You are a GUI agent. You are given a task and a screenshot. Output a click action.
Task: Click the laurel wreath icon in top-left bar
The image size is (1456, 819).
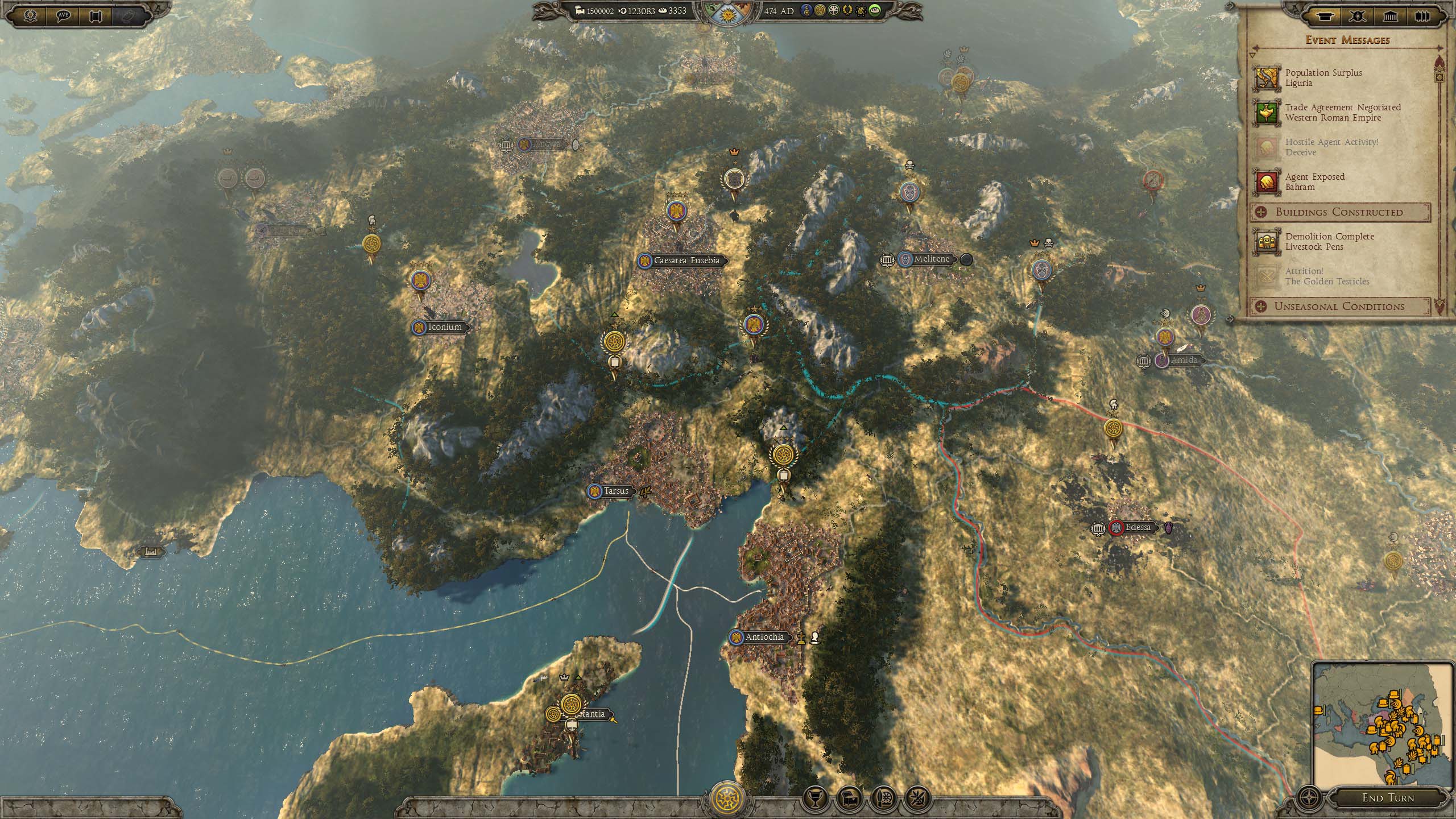pos(31,15)
